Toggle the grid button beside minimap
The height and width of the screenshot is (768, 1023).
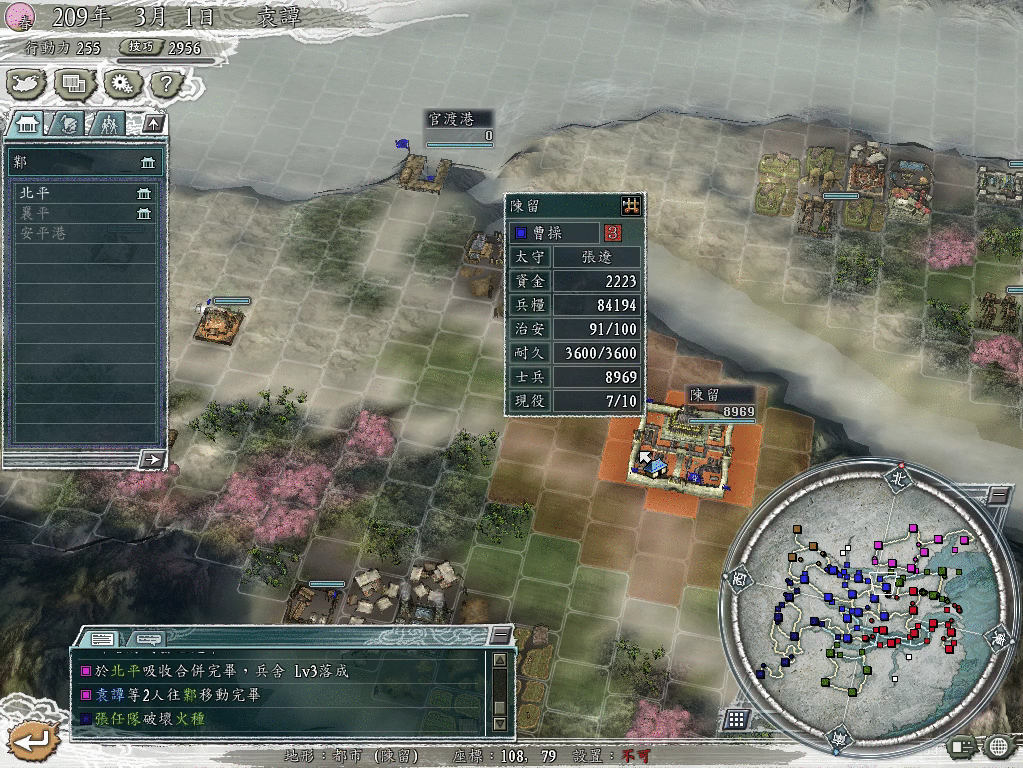tap(736, 719)
